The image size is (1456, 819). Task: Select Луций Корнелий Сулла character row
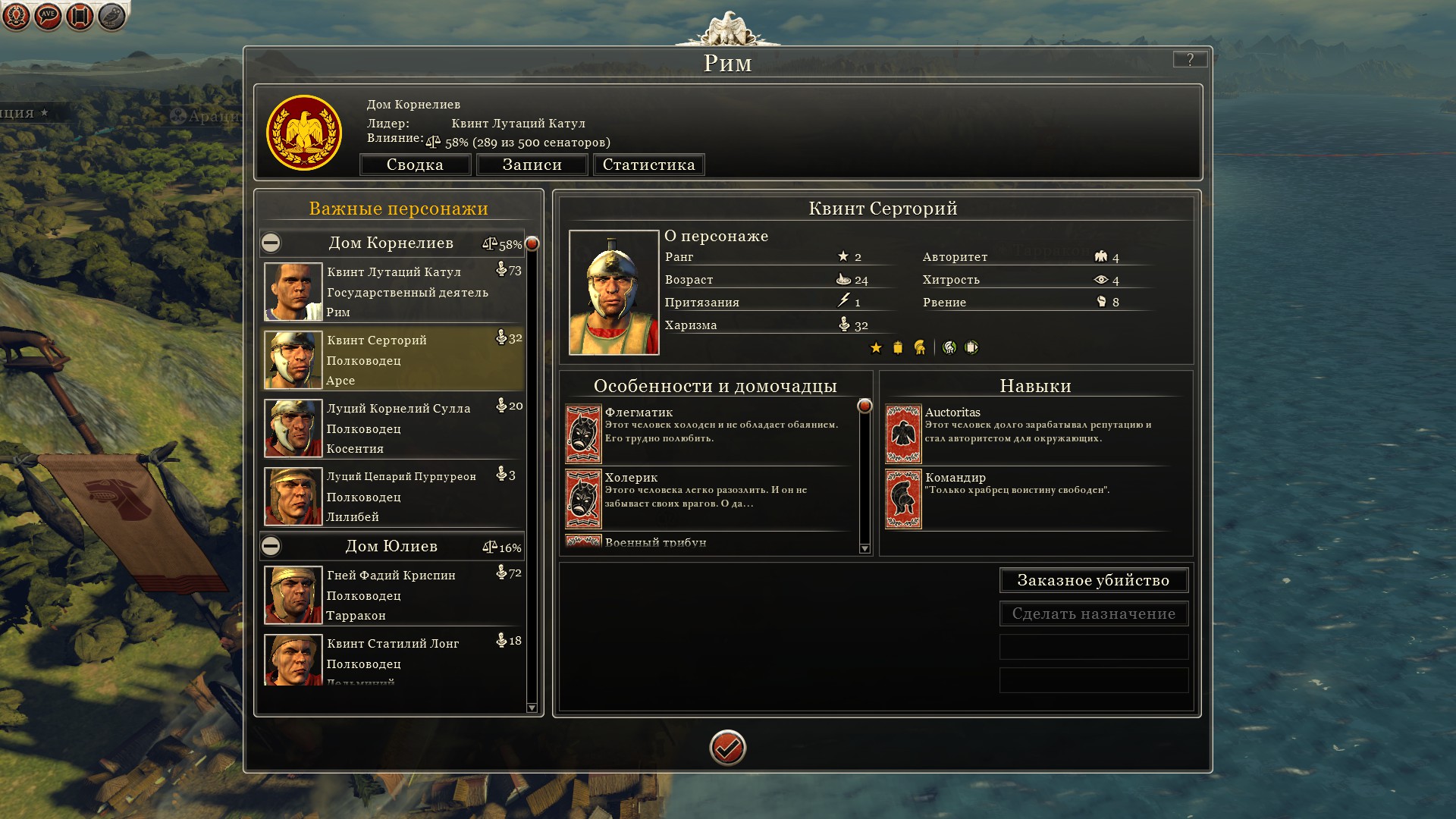tap(394, 428)
